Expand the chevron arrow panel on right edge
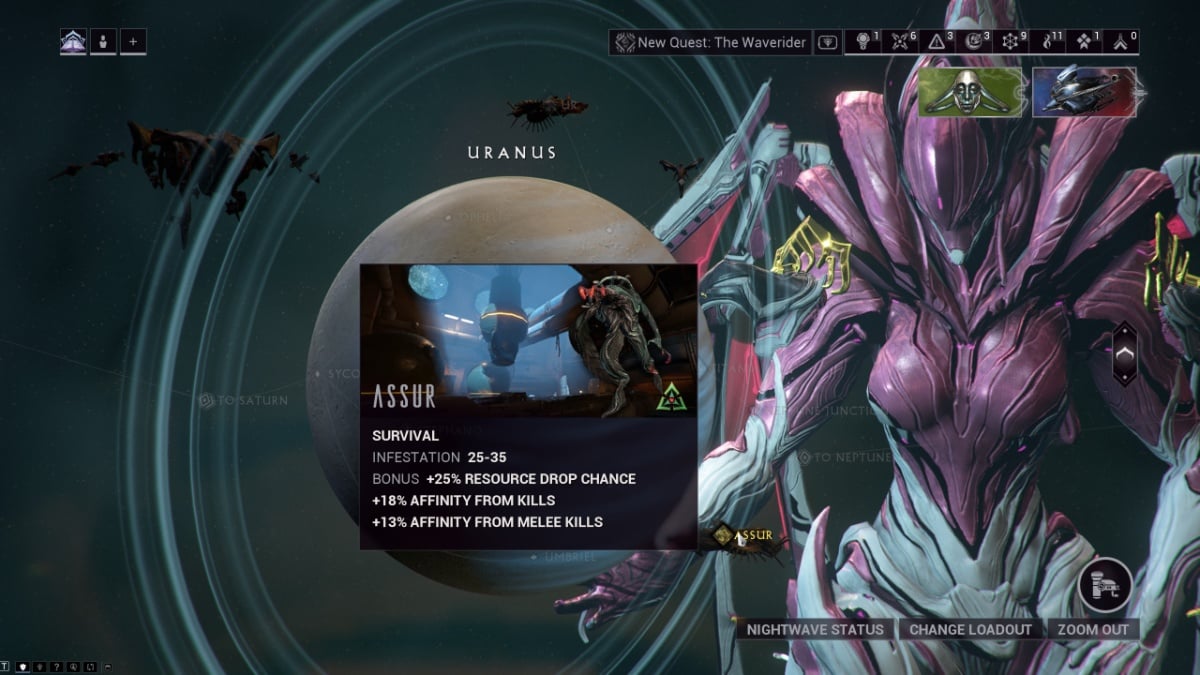Image resolution: width=1200 pixels, height=675 pixels. tap(1125, 353)
